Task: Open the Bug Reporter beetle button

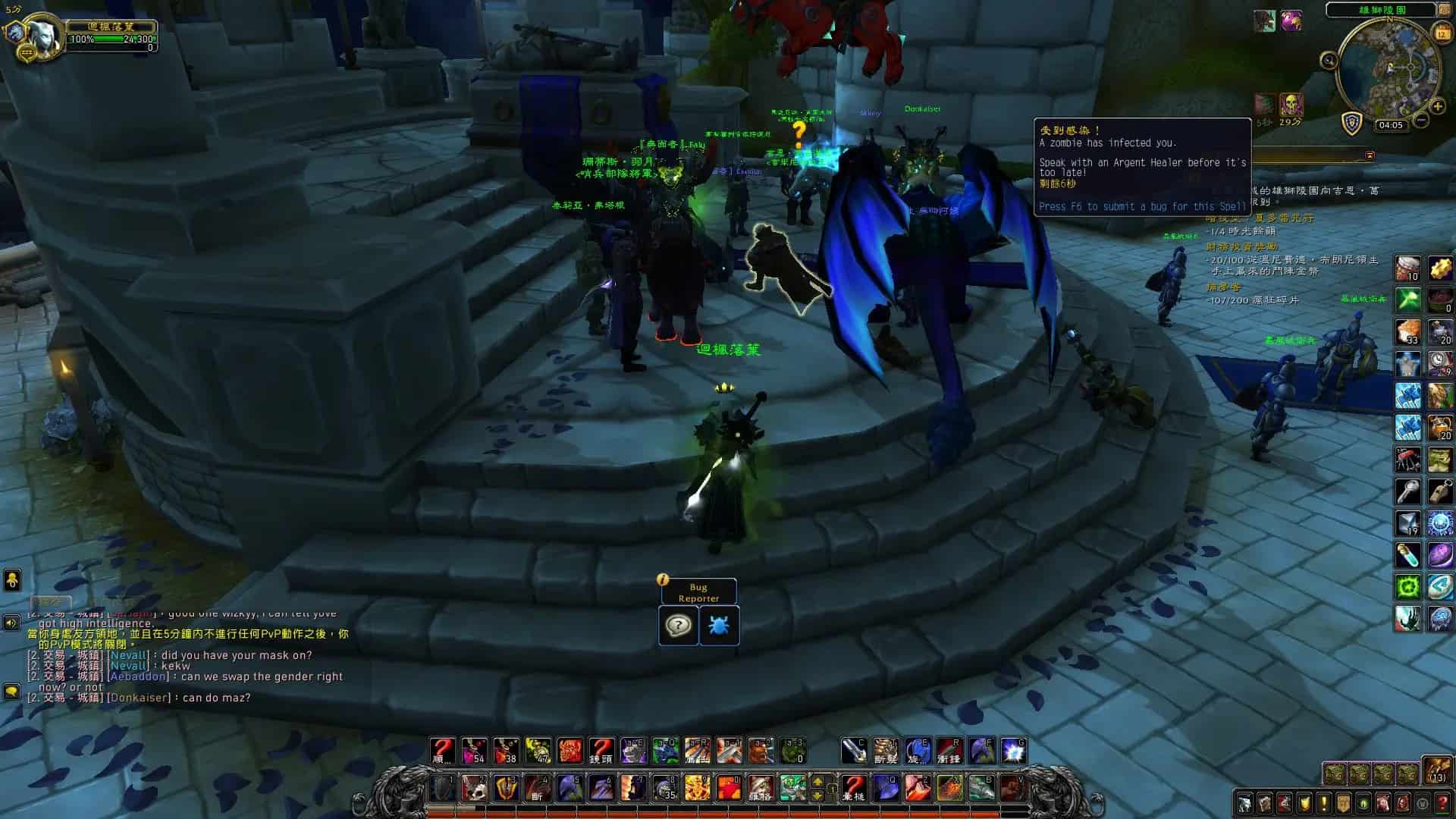Action: point(719,626)
